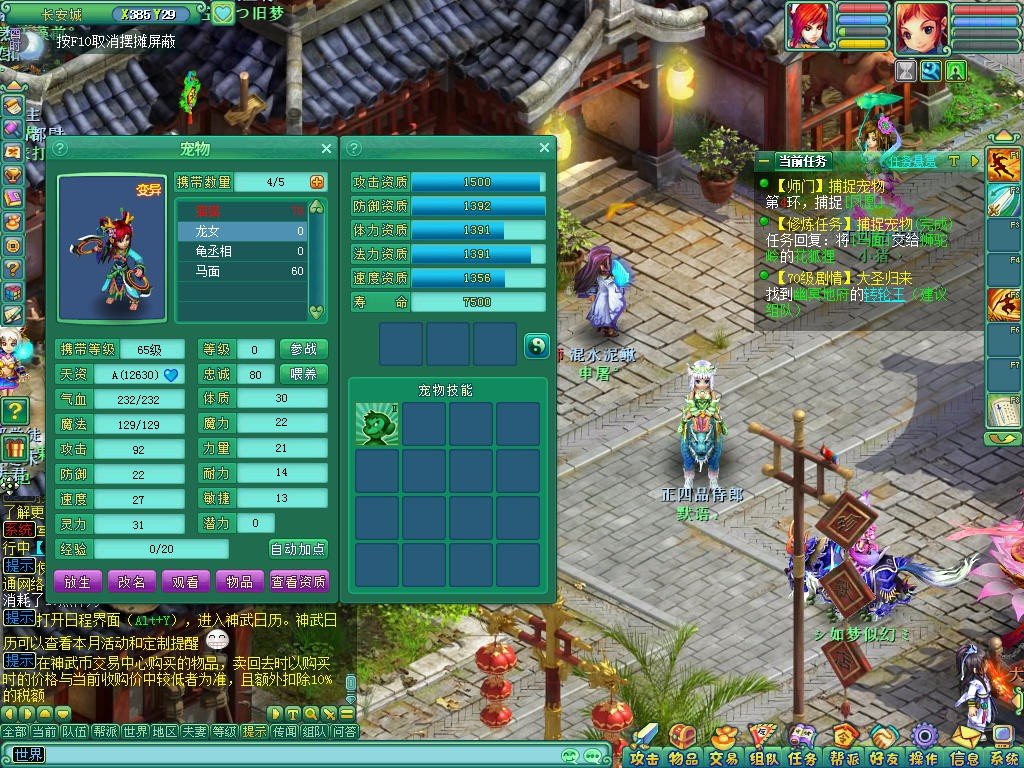Close the pet aptitude panel
Image resolution: width=1024 pixels, height=768 pixels.
pyautogui.click(x=544, y=149)
